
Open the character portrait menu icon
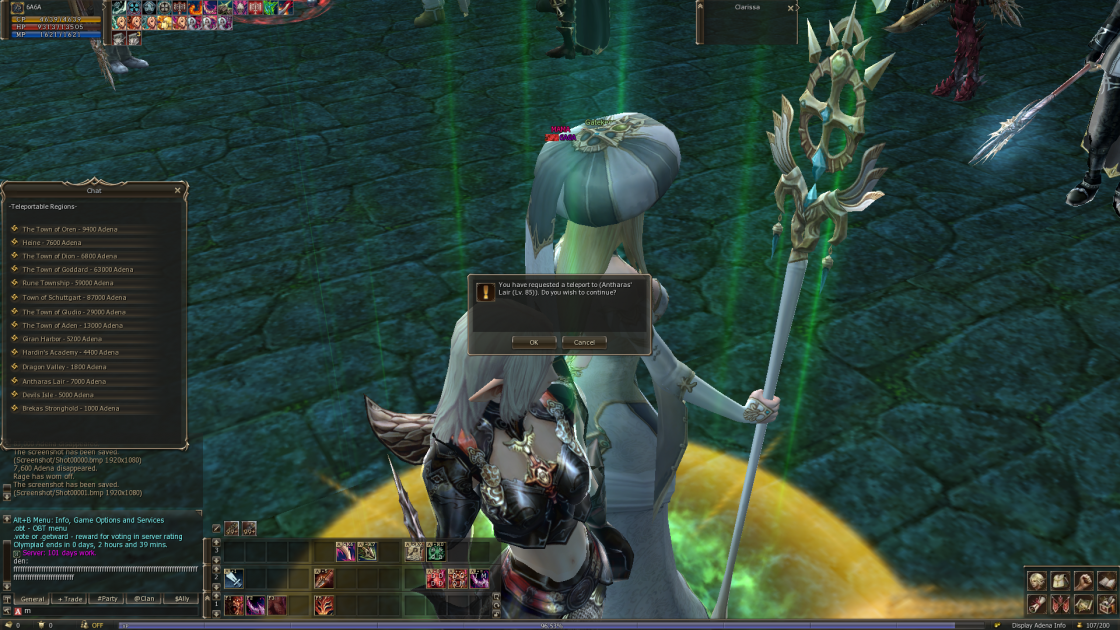click(x=1037, y=581)
